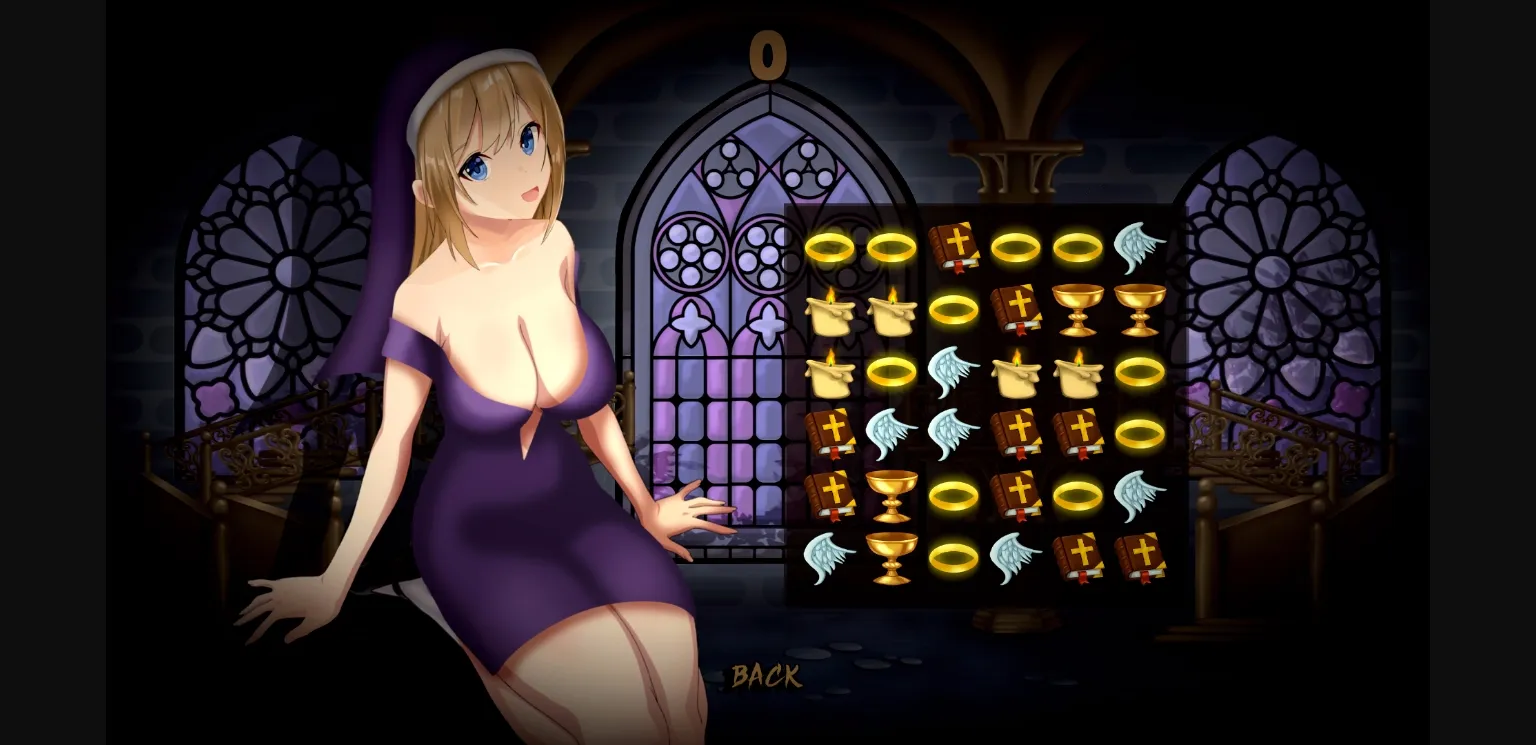Click the golden chalice at the end of row two
Screen dimensions: 1536x745
click(1141, 310)
